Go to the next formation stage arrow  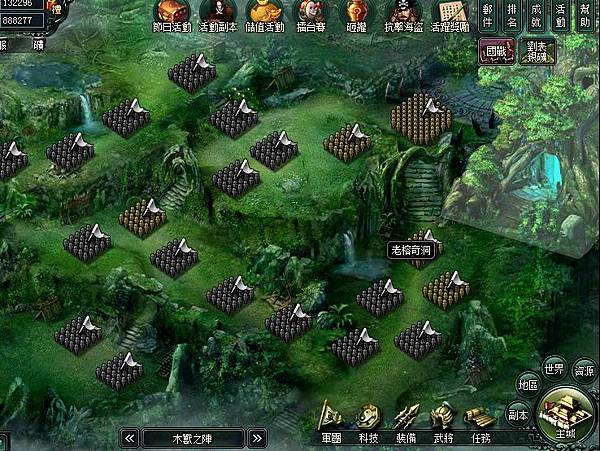pyautogui.click(x=256, y=438)
